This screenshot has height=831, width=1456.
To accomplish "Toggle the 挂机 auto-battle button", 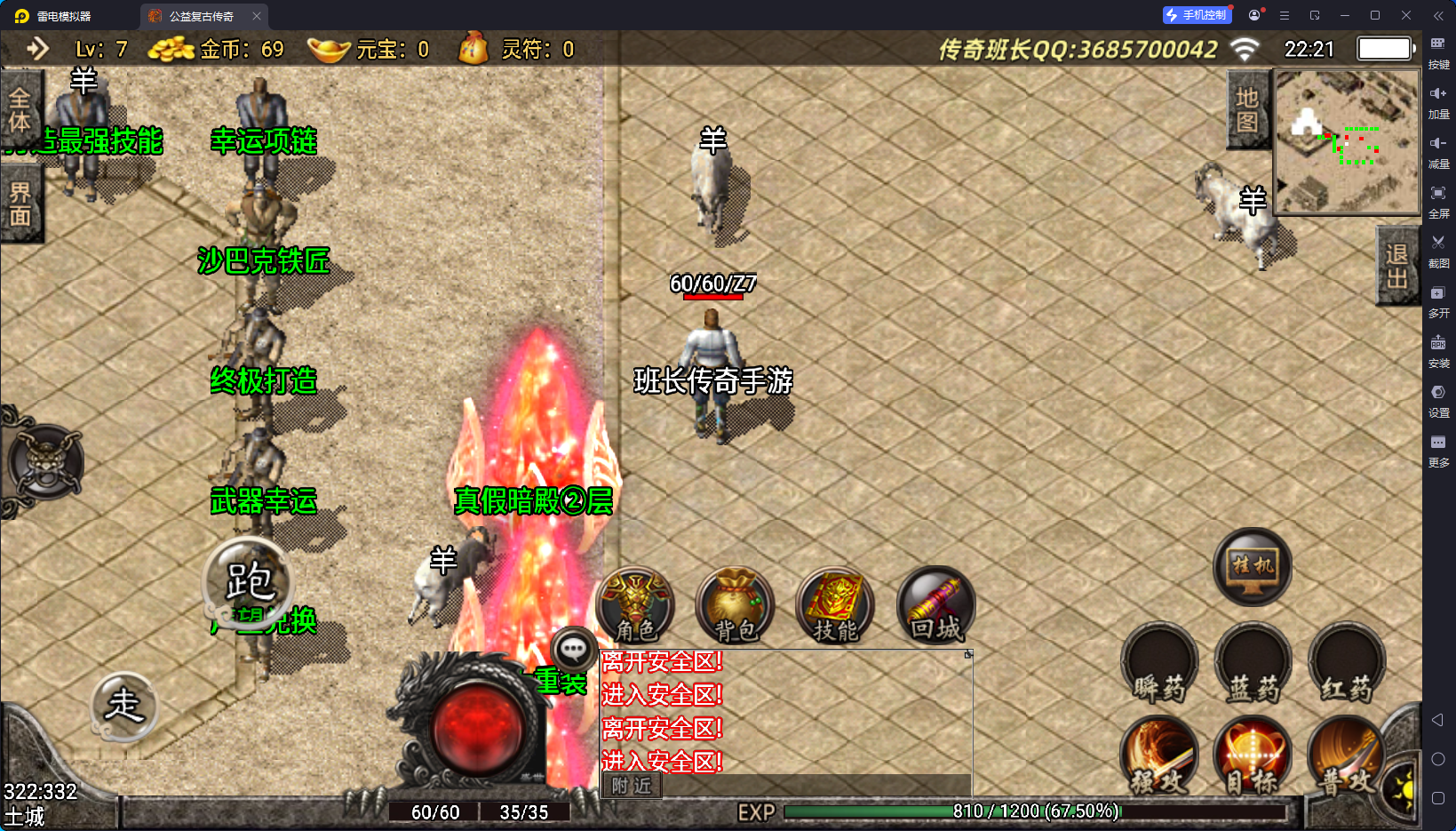I will coord(1253,566).
